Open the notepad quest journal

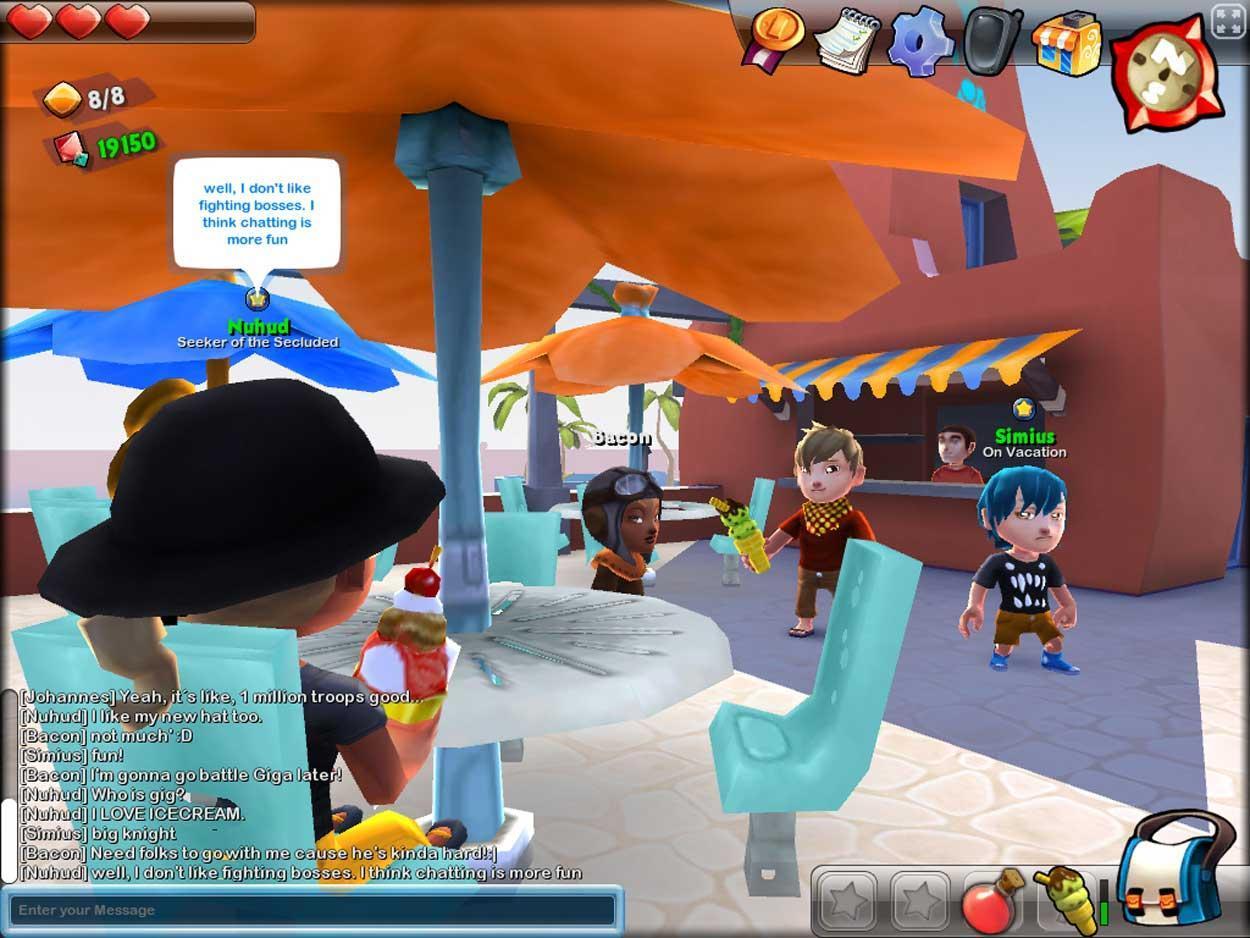pos(846,40)
